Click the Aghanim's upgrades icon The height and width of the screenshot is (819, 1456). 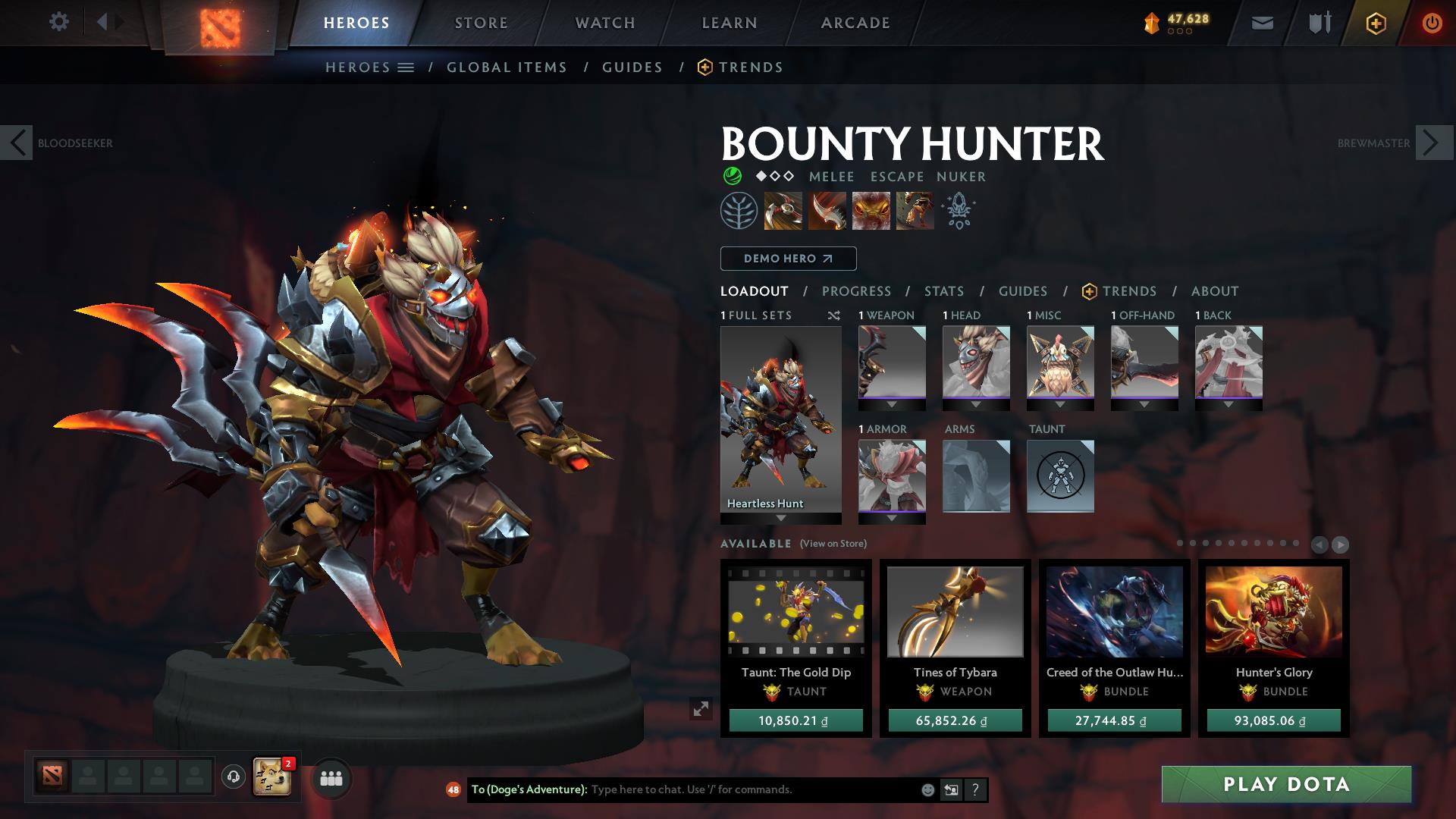(x=957, y=210)
